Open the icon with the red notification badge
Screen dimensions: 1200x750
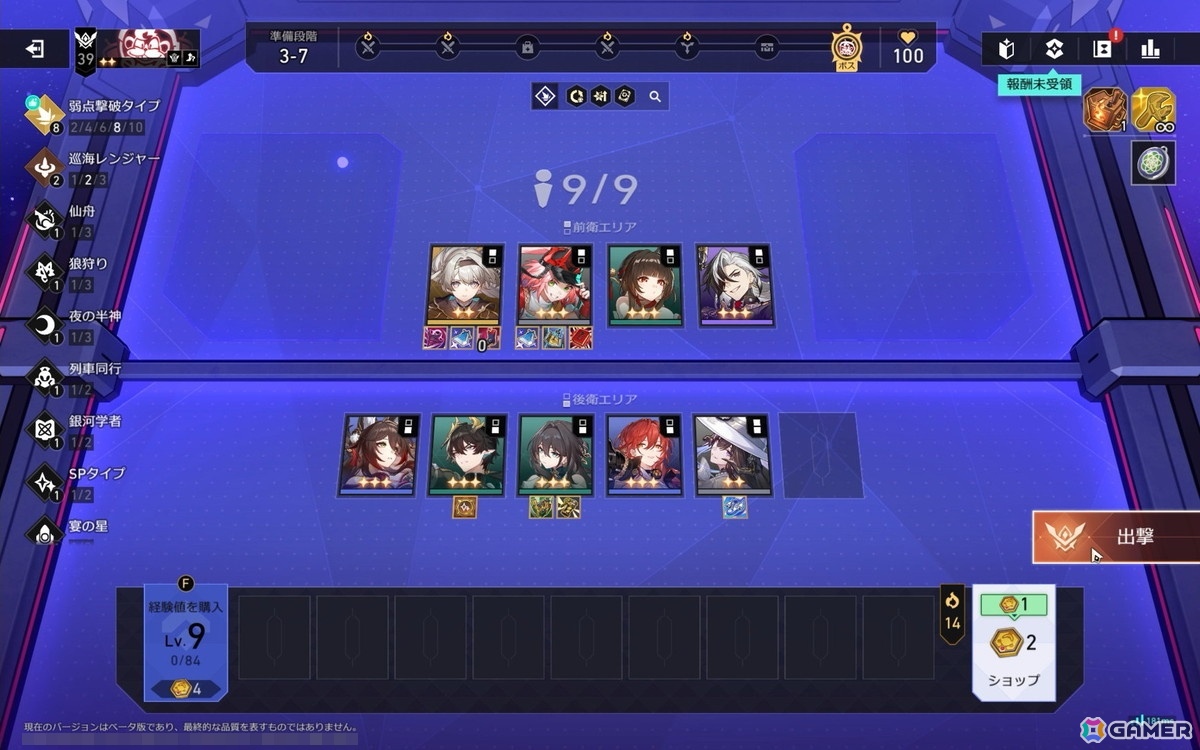point(1102,48)
